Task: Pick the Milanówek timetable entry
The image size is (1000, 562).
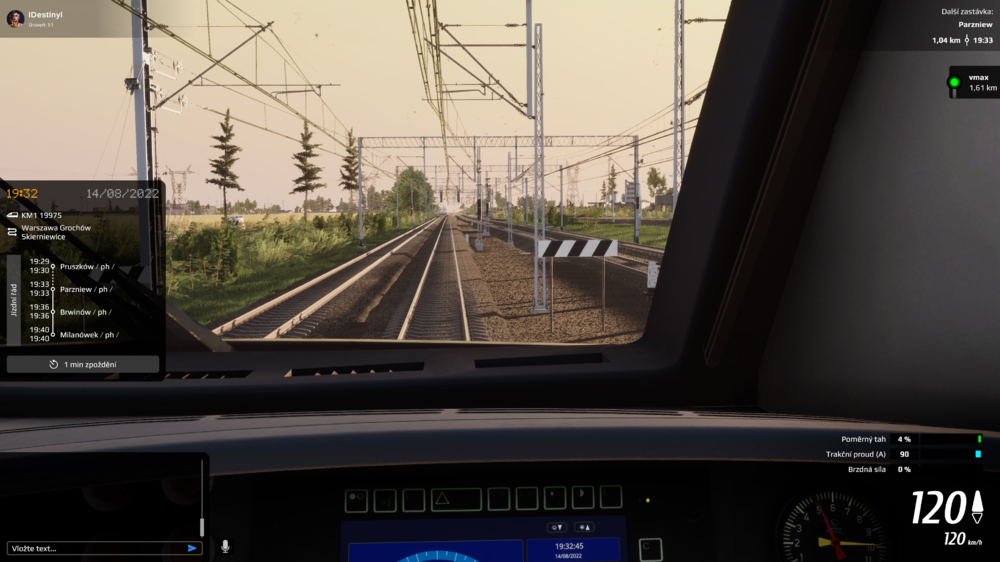Action: click(x=88, y=335)
